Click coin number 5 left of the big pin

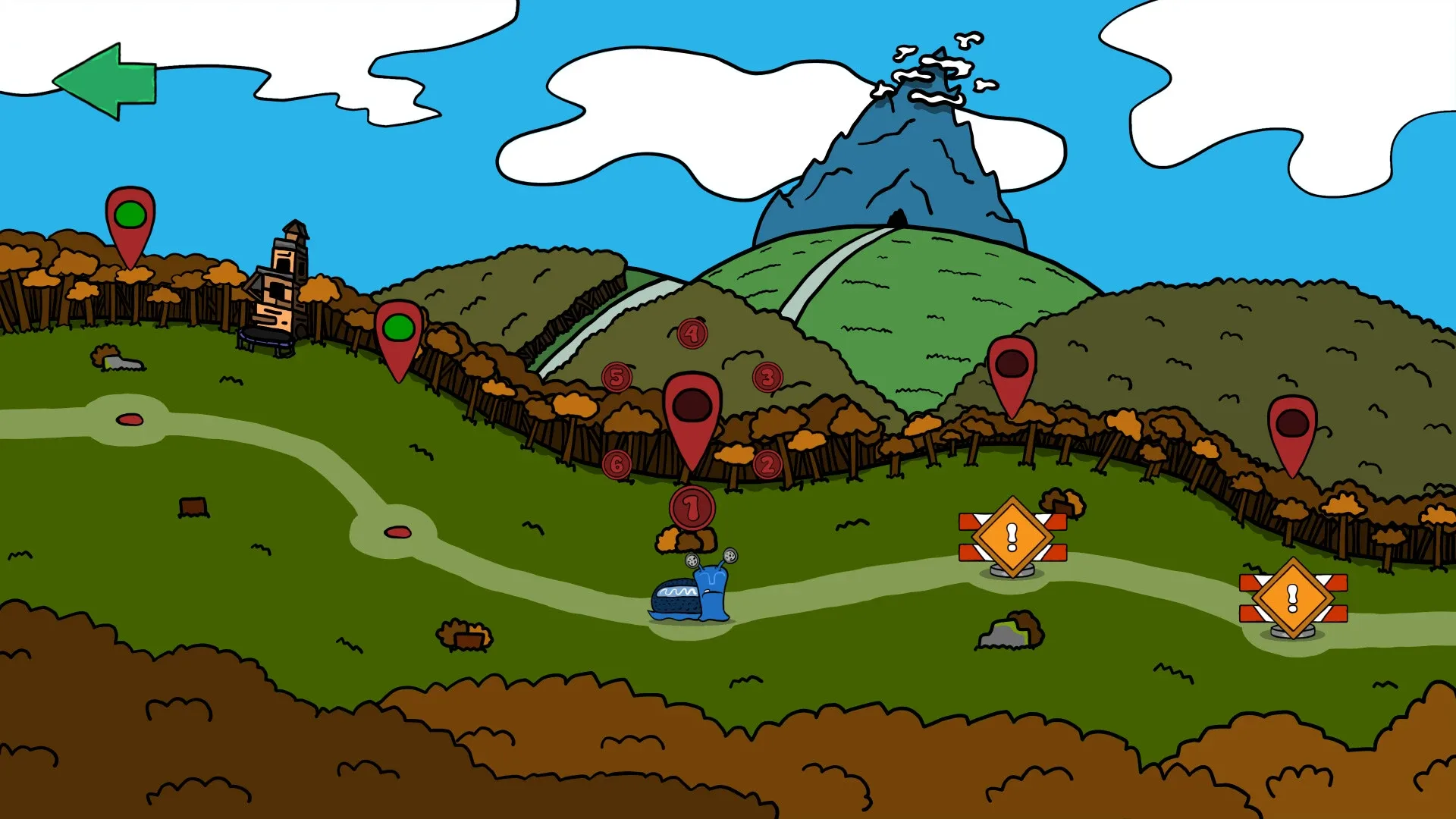point(617,375)
